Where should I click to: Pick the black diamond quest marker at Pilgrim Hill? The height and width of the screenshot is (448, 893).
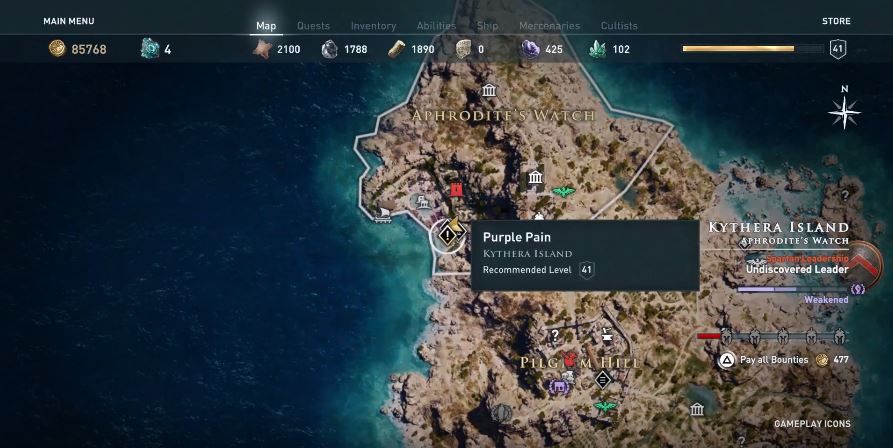point(602,378)
